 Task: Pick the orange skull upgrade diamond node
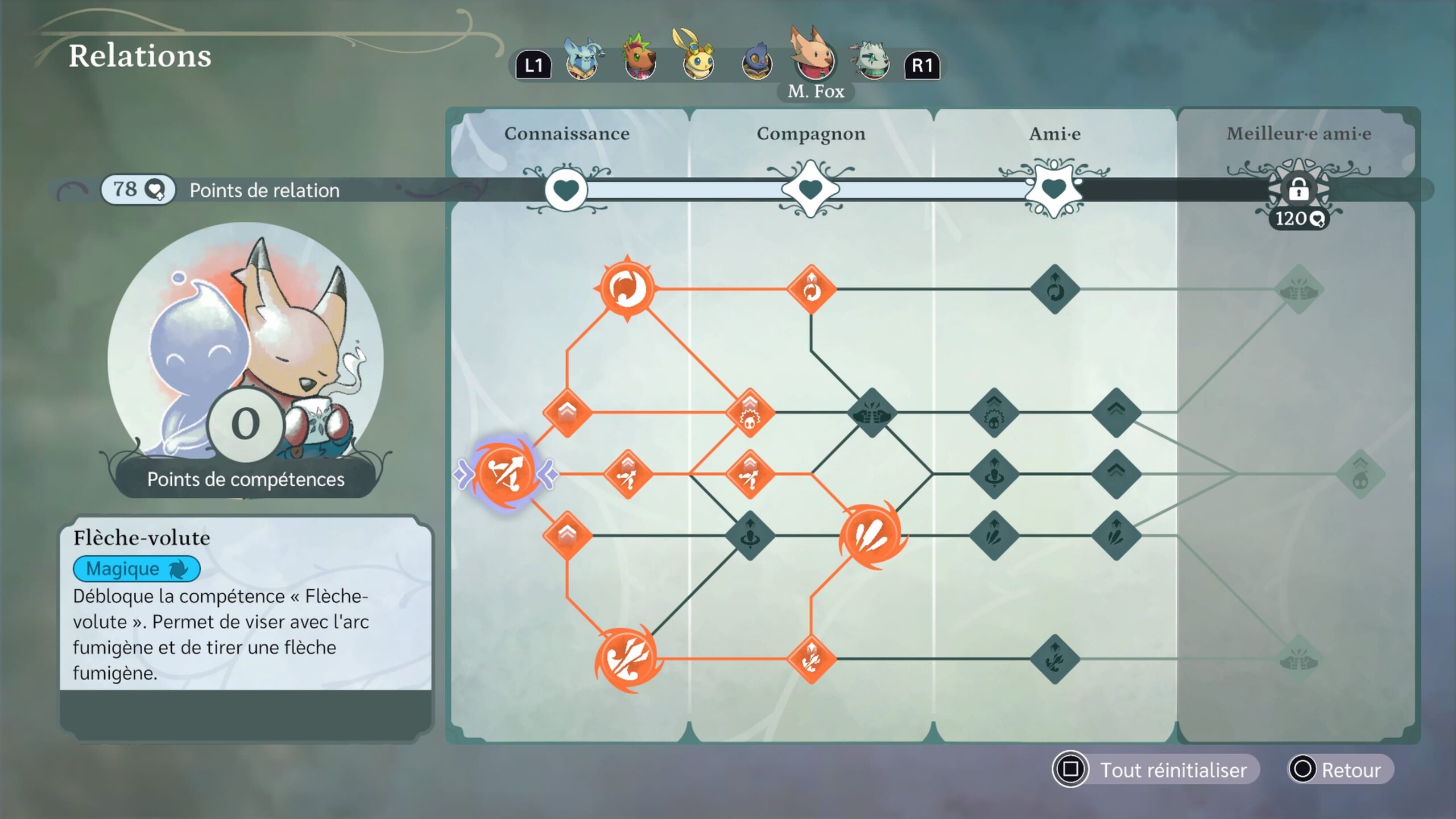pos(750,412)
